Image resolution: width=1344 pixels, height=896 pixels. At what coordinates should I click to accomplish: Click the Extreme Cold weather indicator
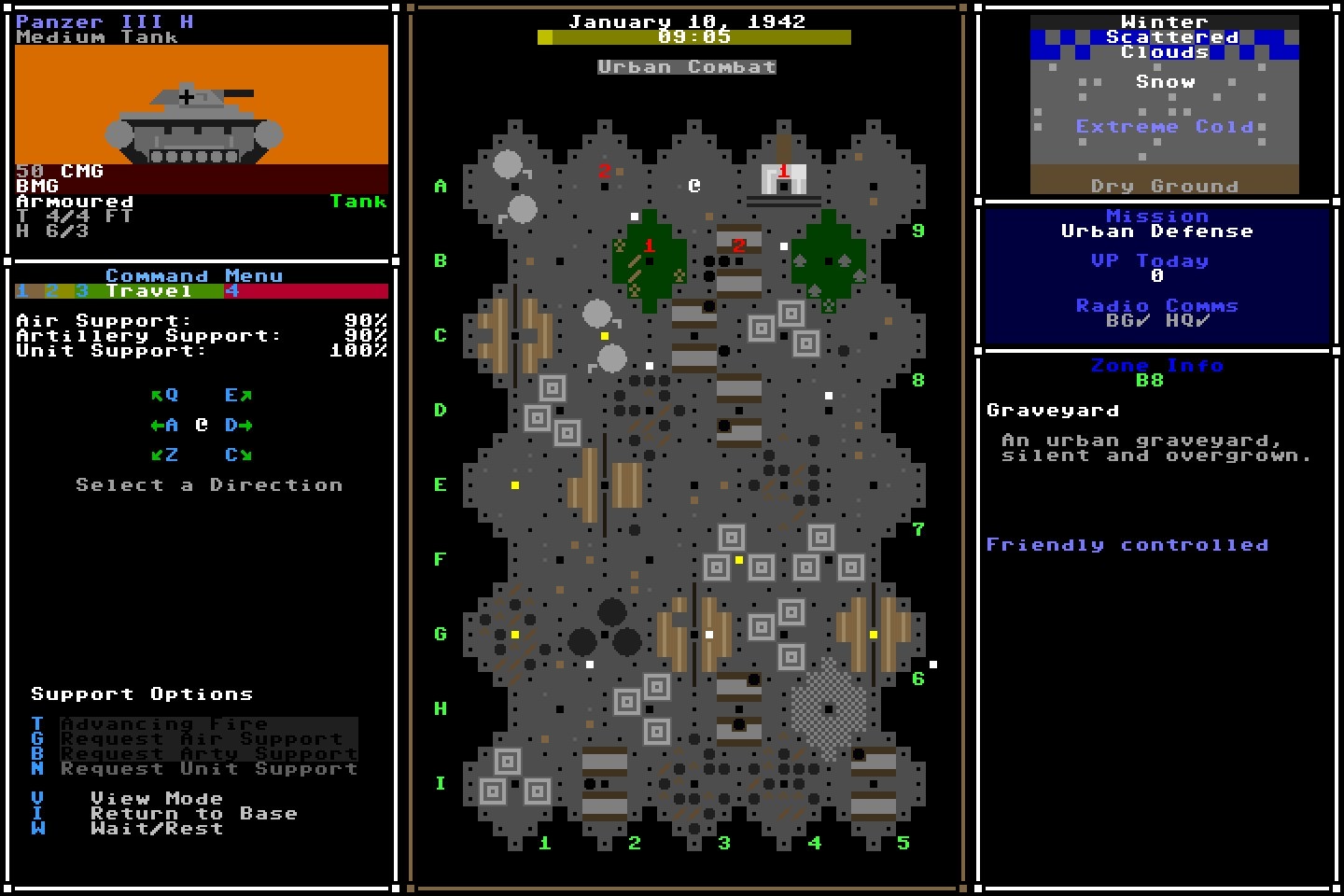[x=1165, y=126]
